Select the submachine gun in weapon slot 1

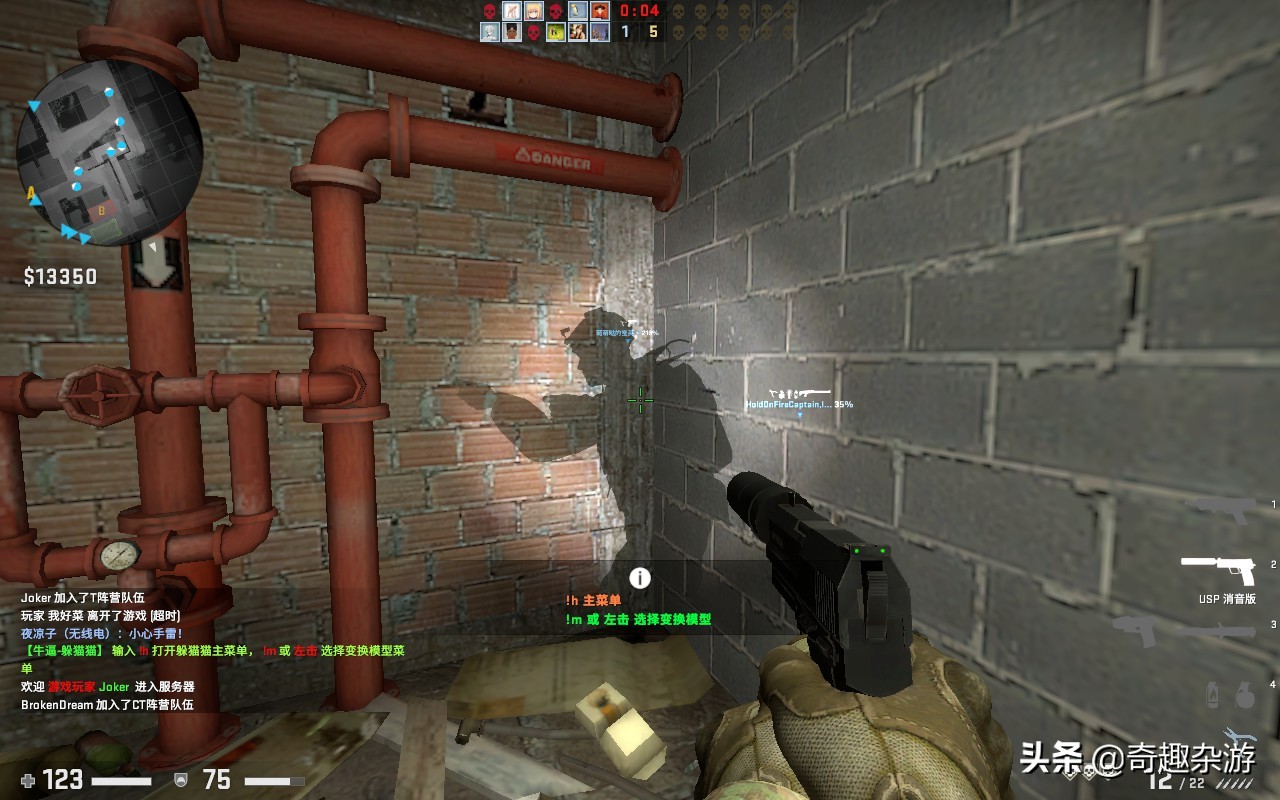pos(1218,512)
